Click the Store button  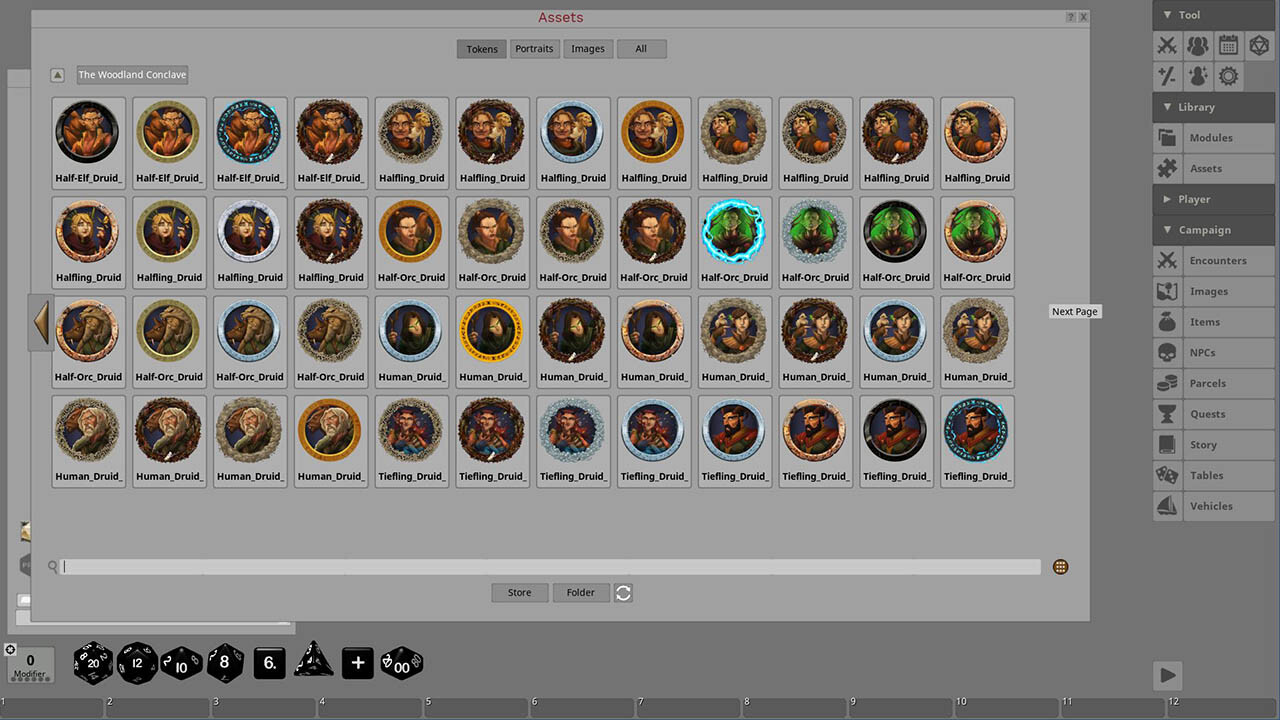click(x=519, y=592)
